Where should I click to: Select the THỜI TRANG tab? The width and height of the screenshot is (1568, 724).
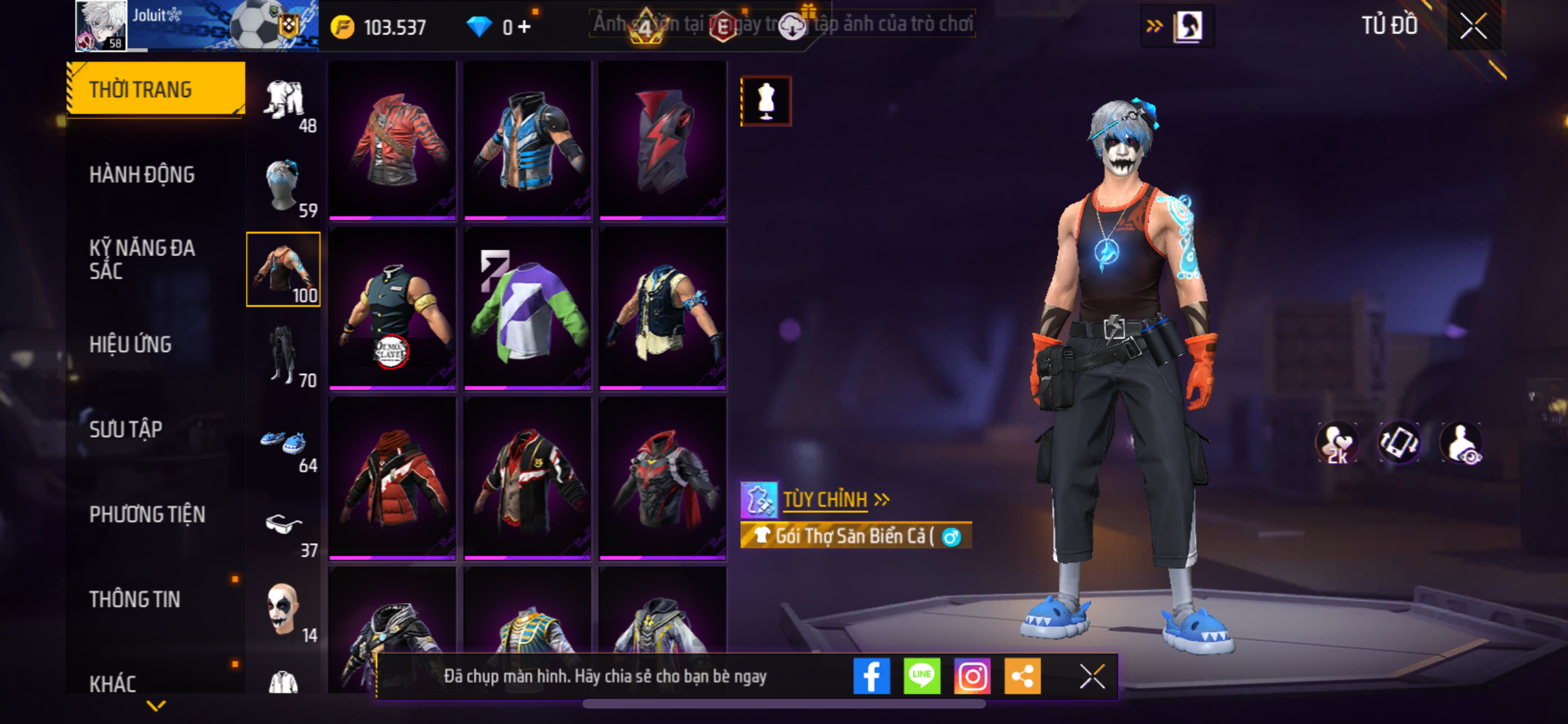(x=155, y=89)
